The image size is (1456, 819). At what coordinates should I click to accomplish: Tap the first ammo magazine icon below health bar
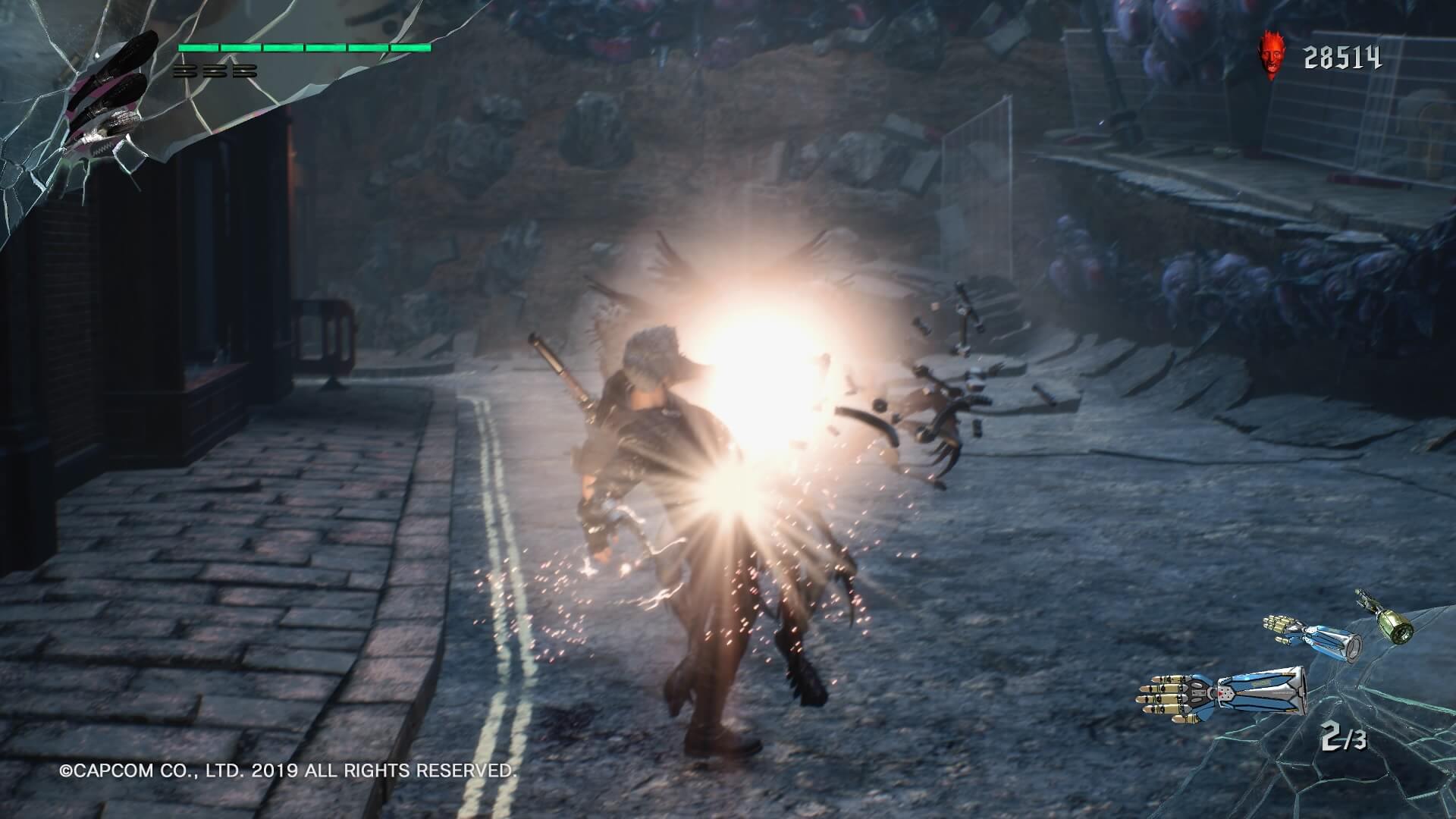point(184,72)
